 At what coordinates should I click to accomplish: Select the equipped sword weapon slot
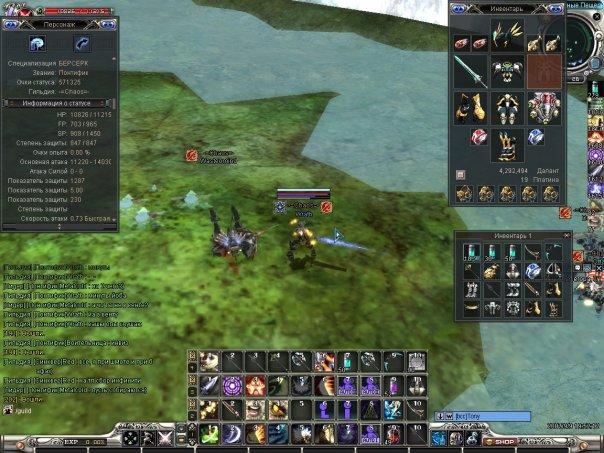click(469, 71)
